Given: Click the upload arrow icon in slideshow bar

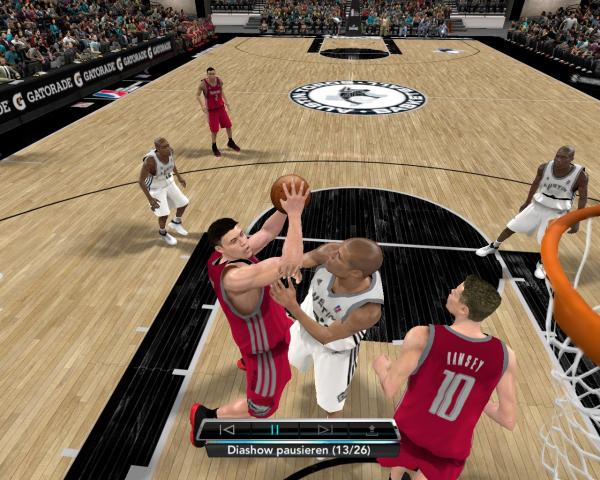Looking at the screenshot, I should pyautogui.click(x=372, y=430).
